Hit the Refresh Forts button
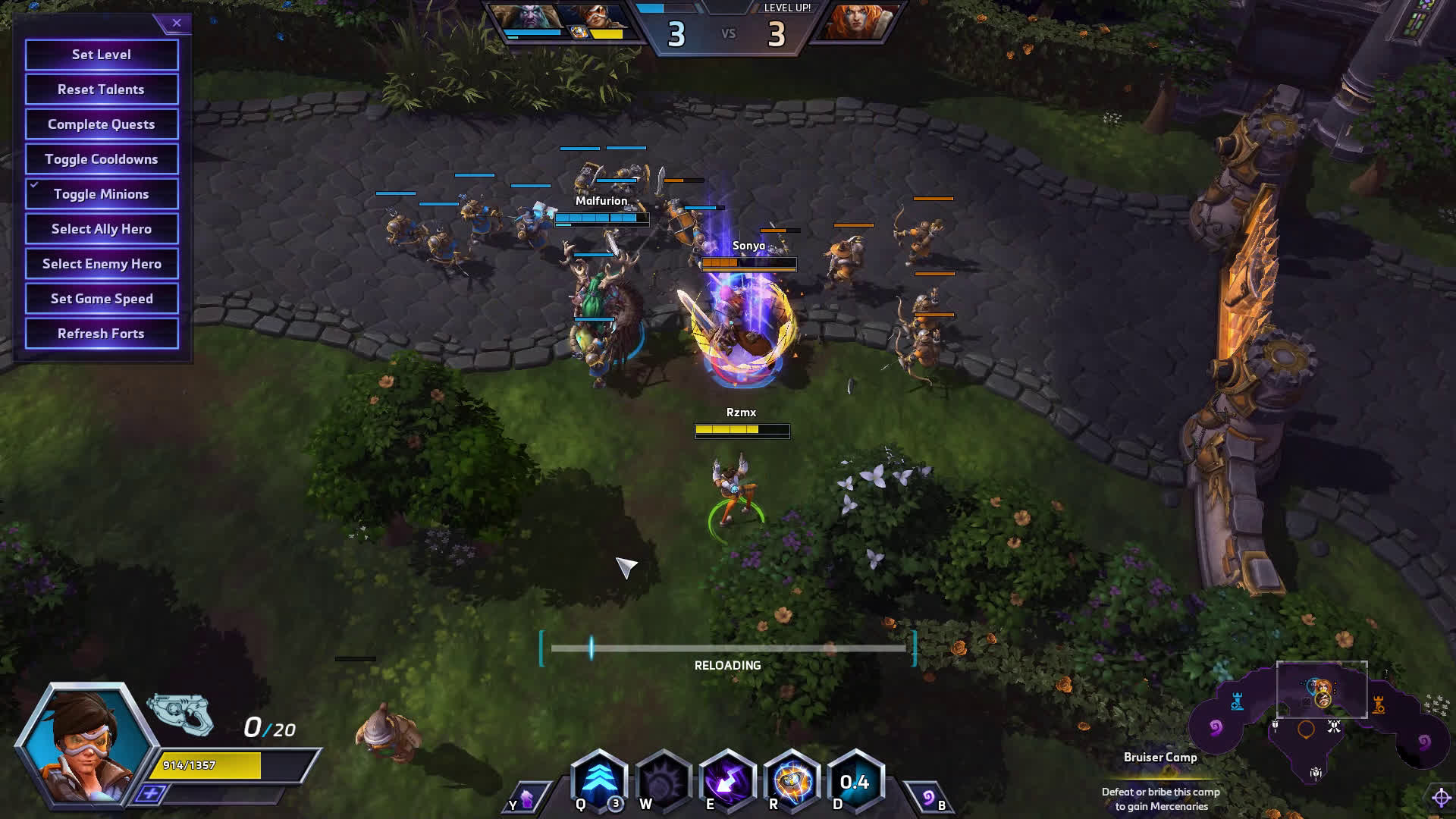 pyautogui.click(x=102, y=334)
